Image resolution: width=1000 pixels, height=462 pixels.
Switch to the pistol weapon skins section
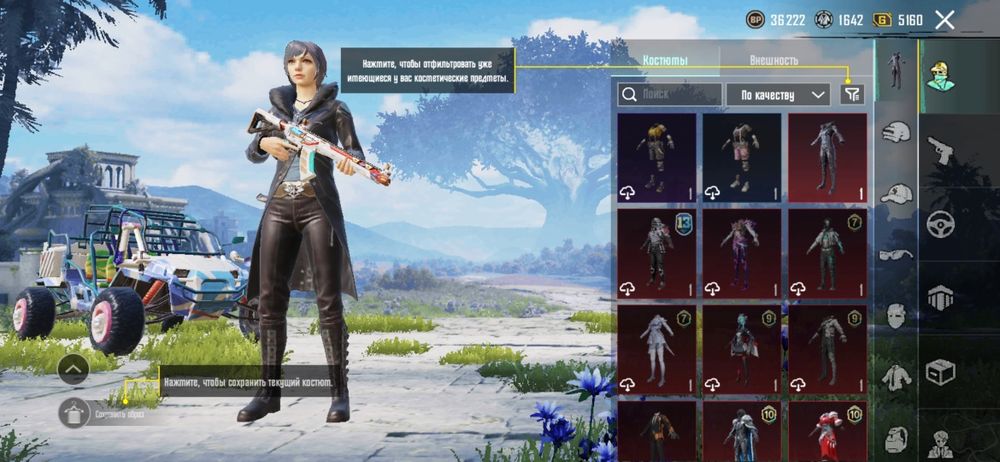point(940,150)
